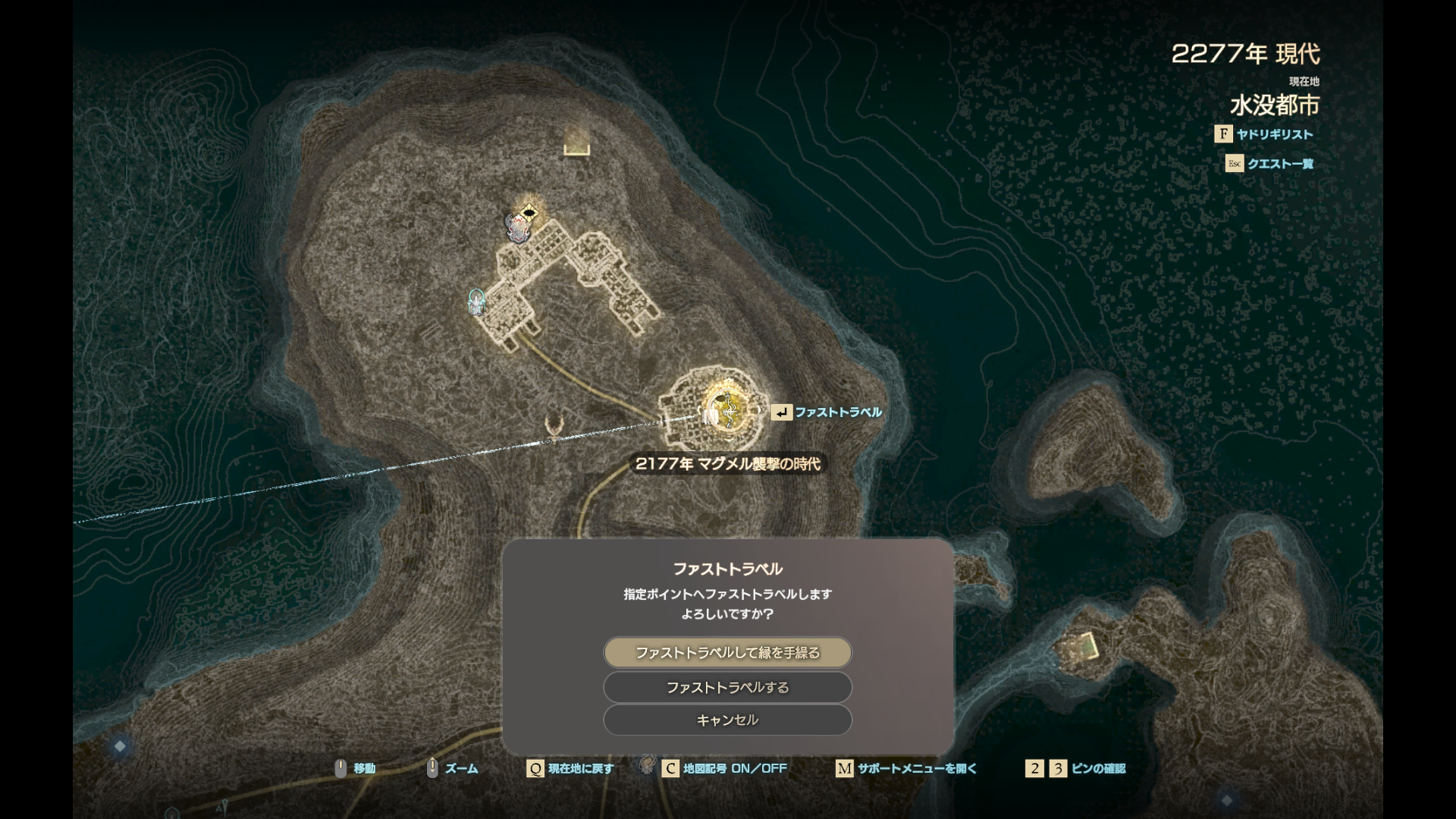1456x819 pixels.
Task: Confirm with ファストトラベルする button
Action: point(727,688)
